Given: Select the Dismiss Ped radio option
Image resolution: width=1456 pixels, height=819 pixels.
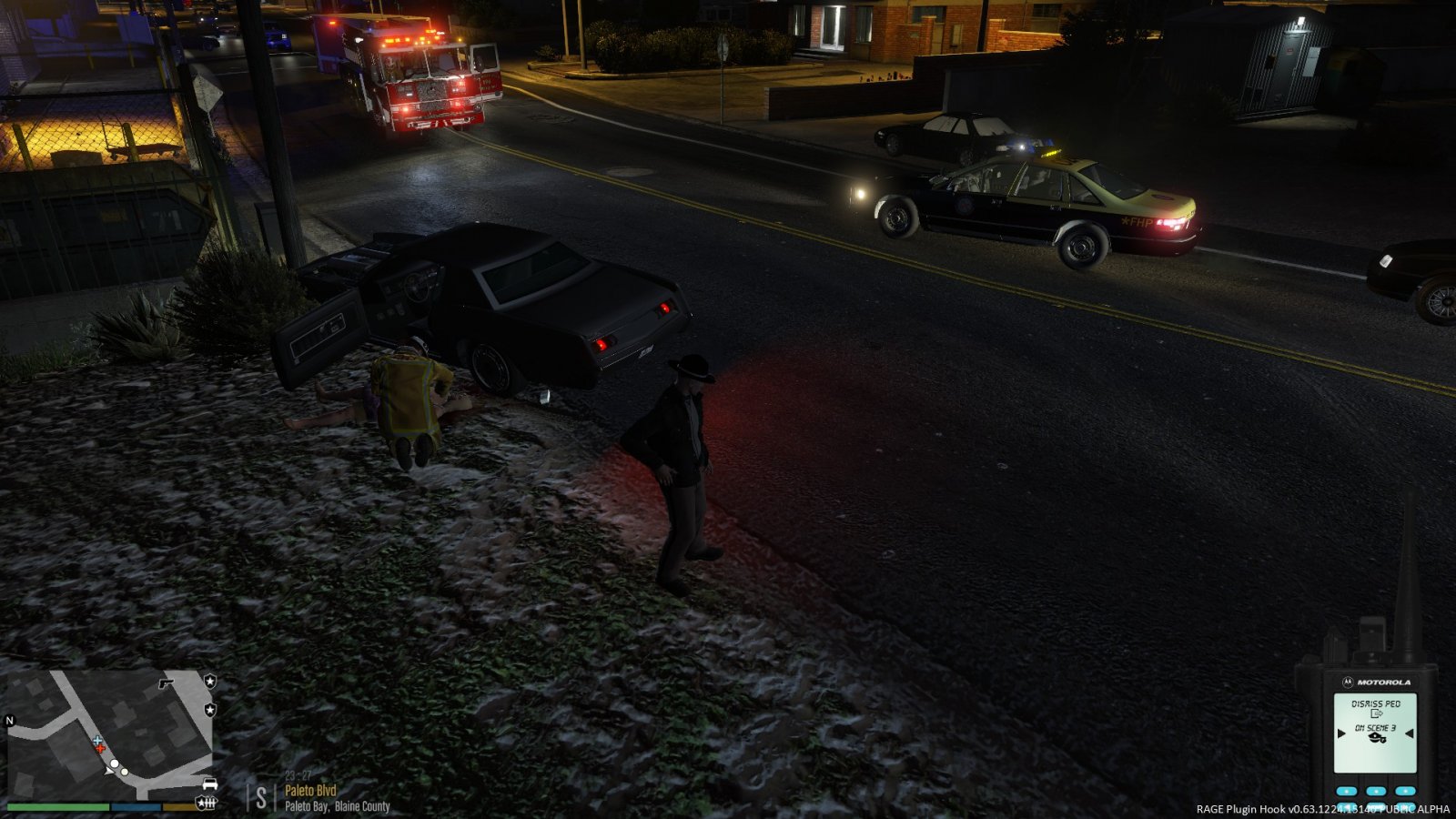Looking at the screenshot, I should (1375, 704).
